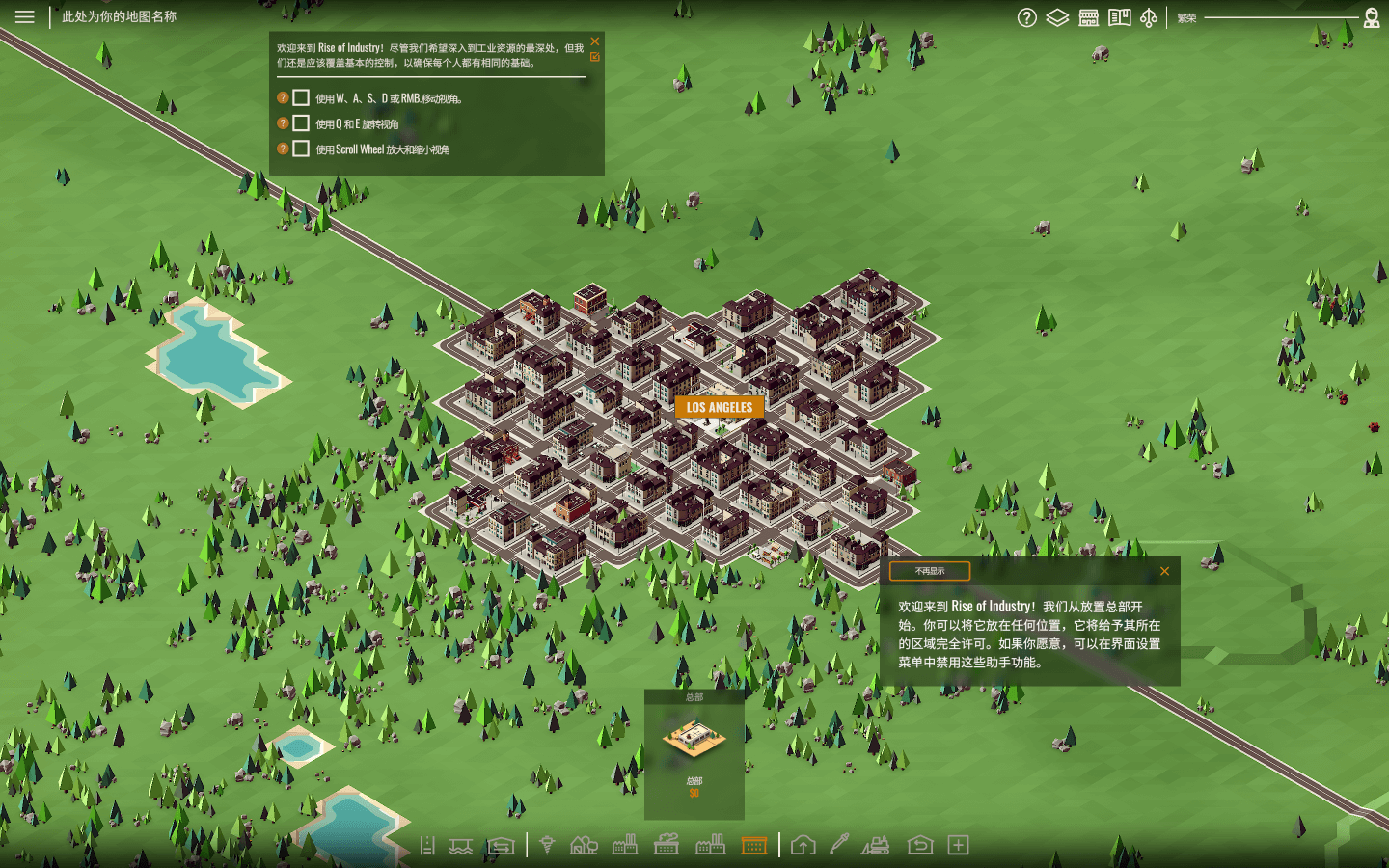Close the welcome message popup
This screenshot has width=1389, height=868.
pos(1165,571)
